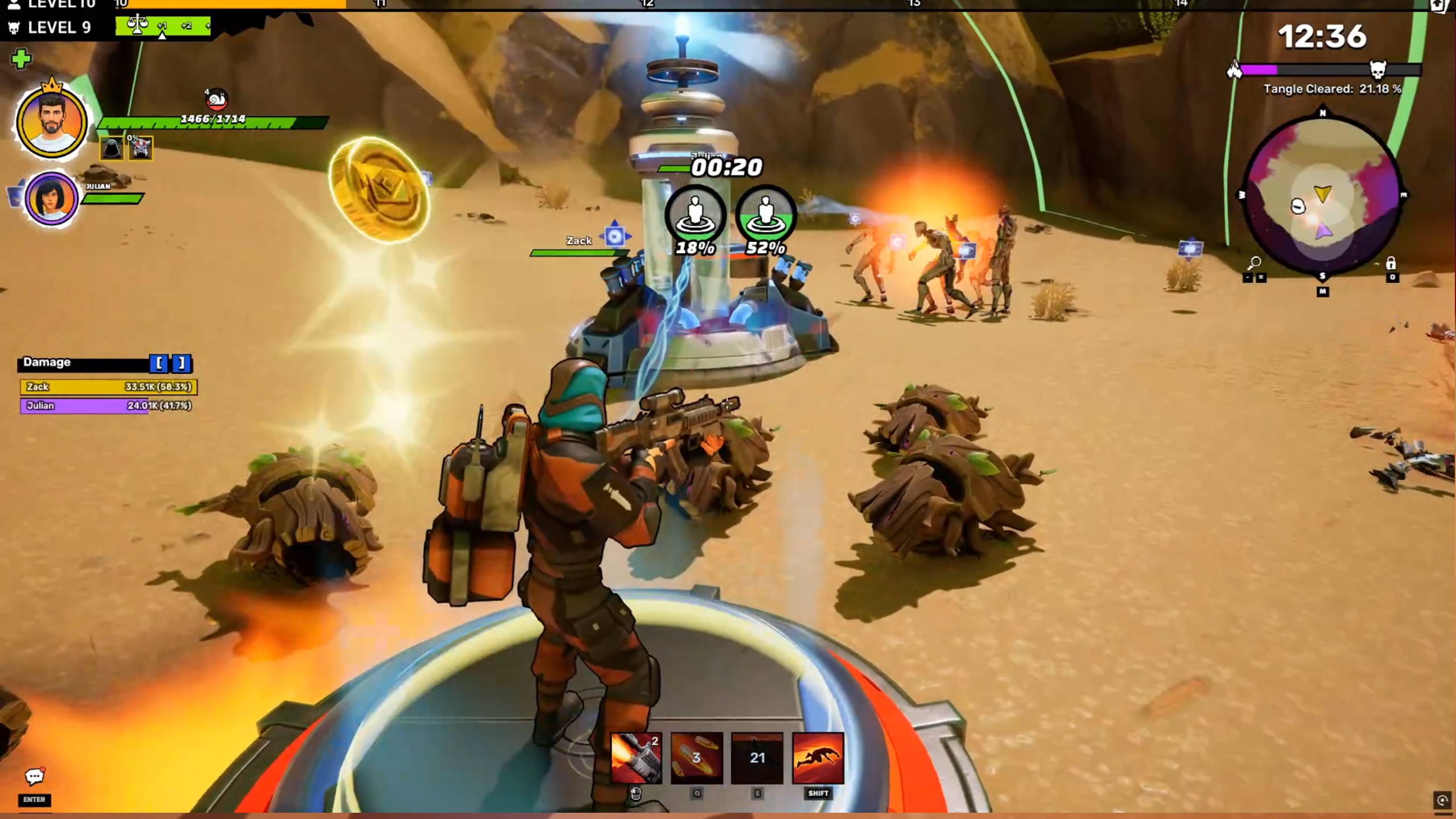The image size is (1456, 819).
Task: Select Julian's row in the Damage meter
Action: point(108,406)
